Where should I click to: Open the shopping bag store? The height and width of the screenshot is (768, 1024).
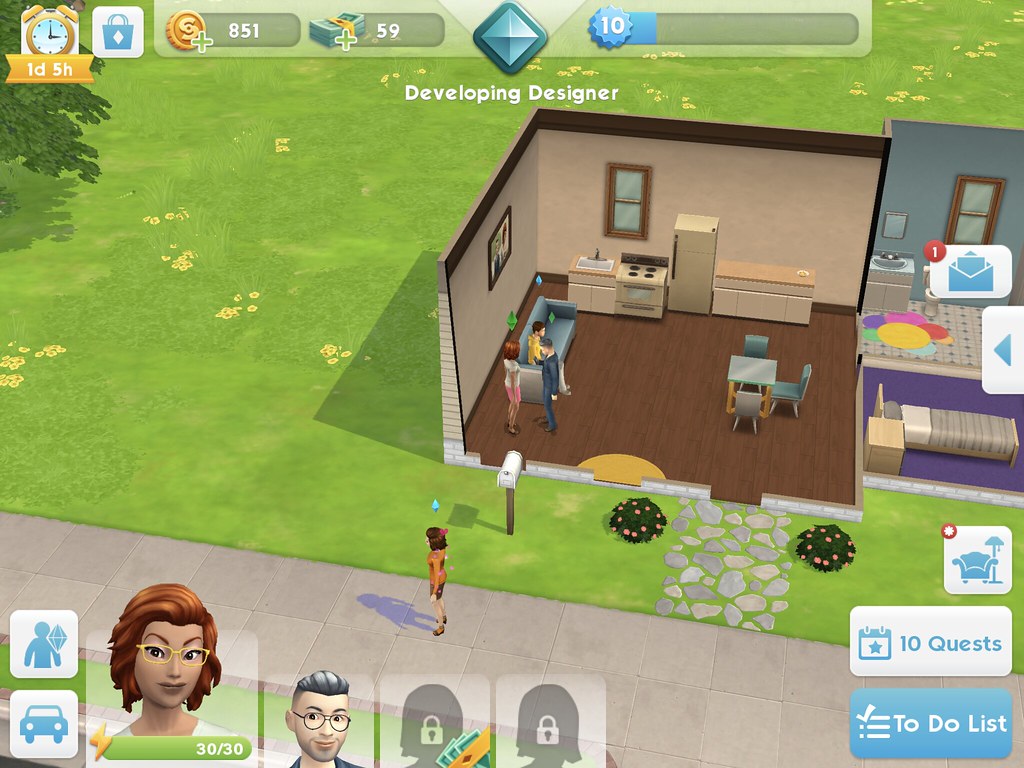(x=118, y=33)
